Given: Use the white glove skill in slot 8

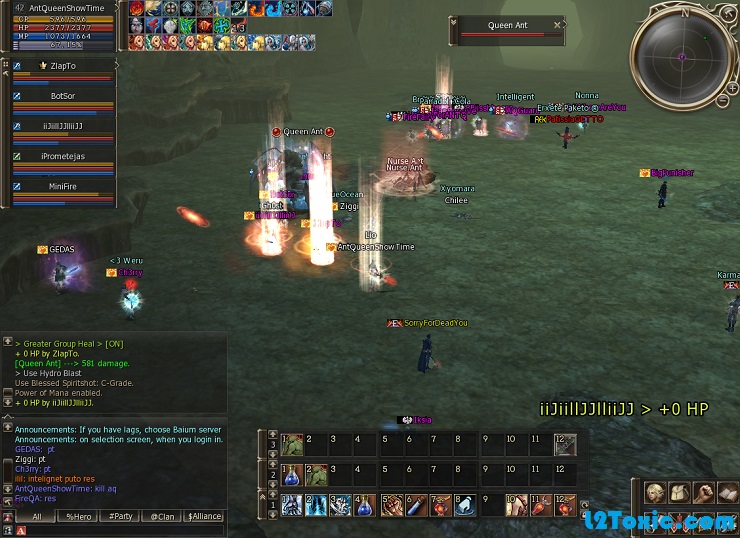Looking at the screenshot, I should [x=464, y=505].
